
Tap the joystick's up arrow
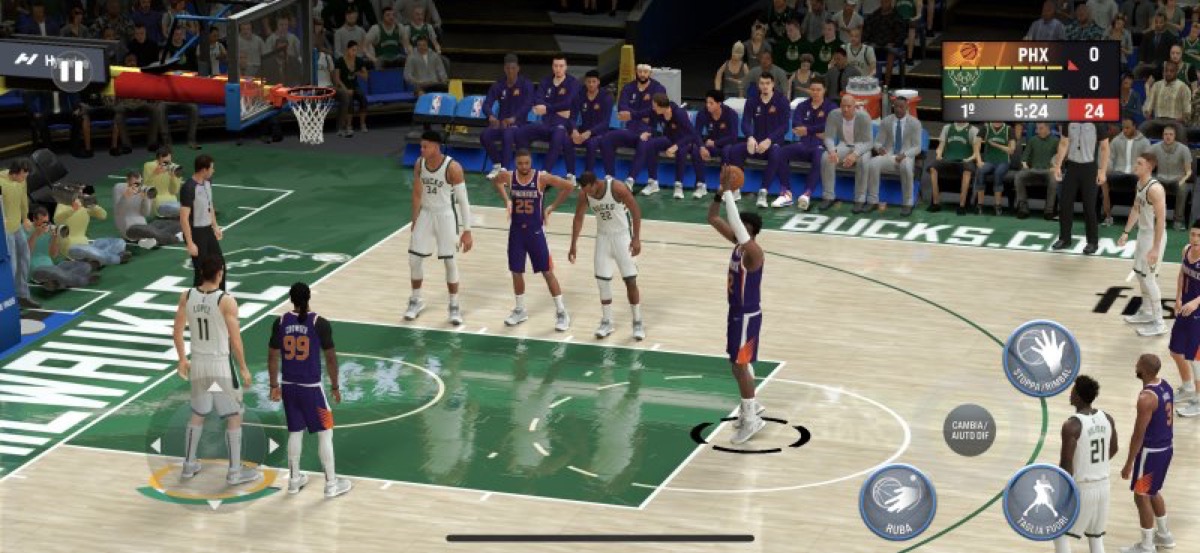(213, 386)
